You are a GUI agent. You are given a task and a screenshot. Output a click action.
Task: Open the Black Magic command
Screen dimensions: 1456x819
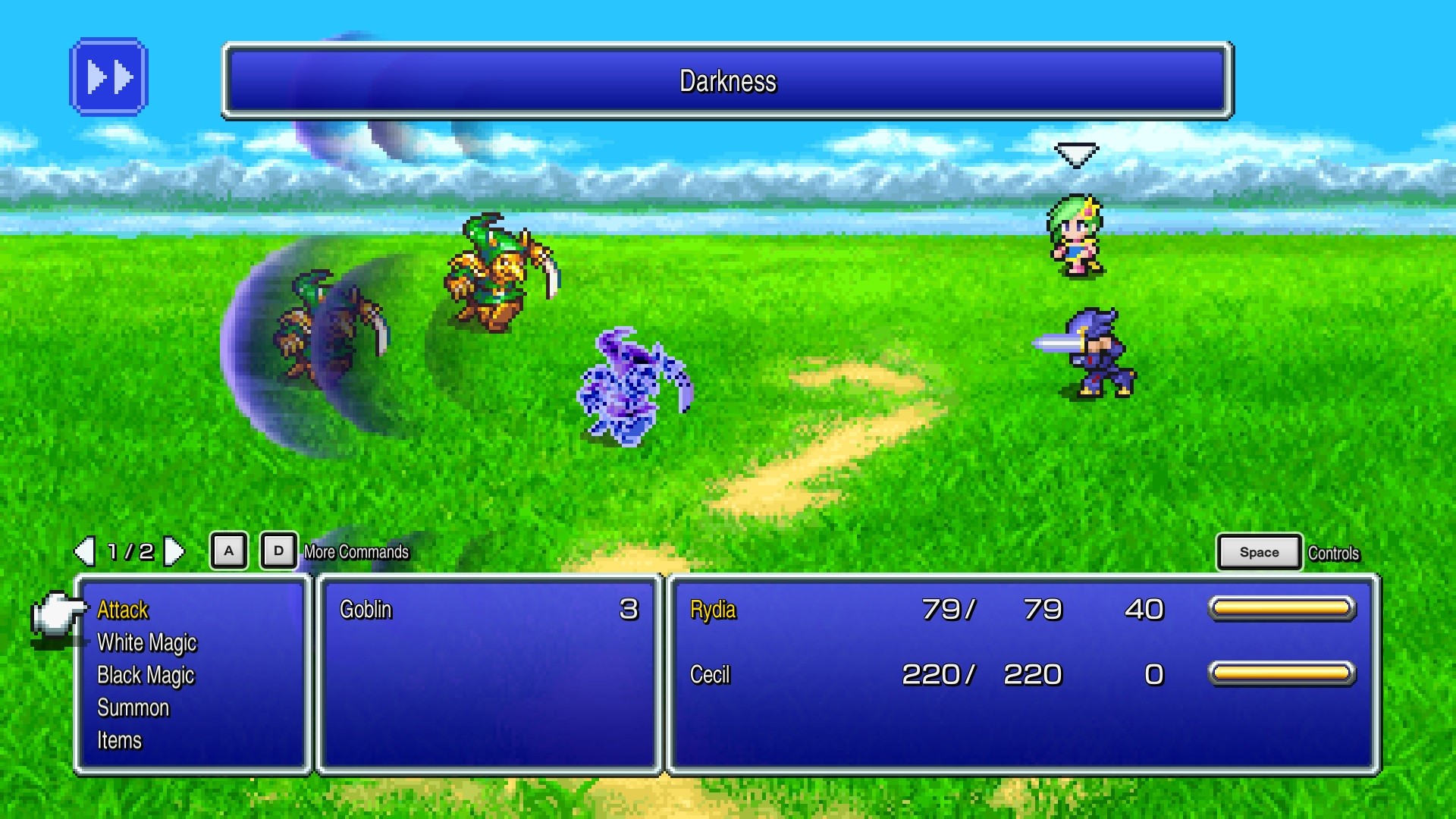[x=146, y=676]
